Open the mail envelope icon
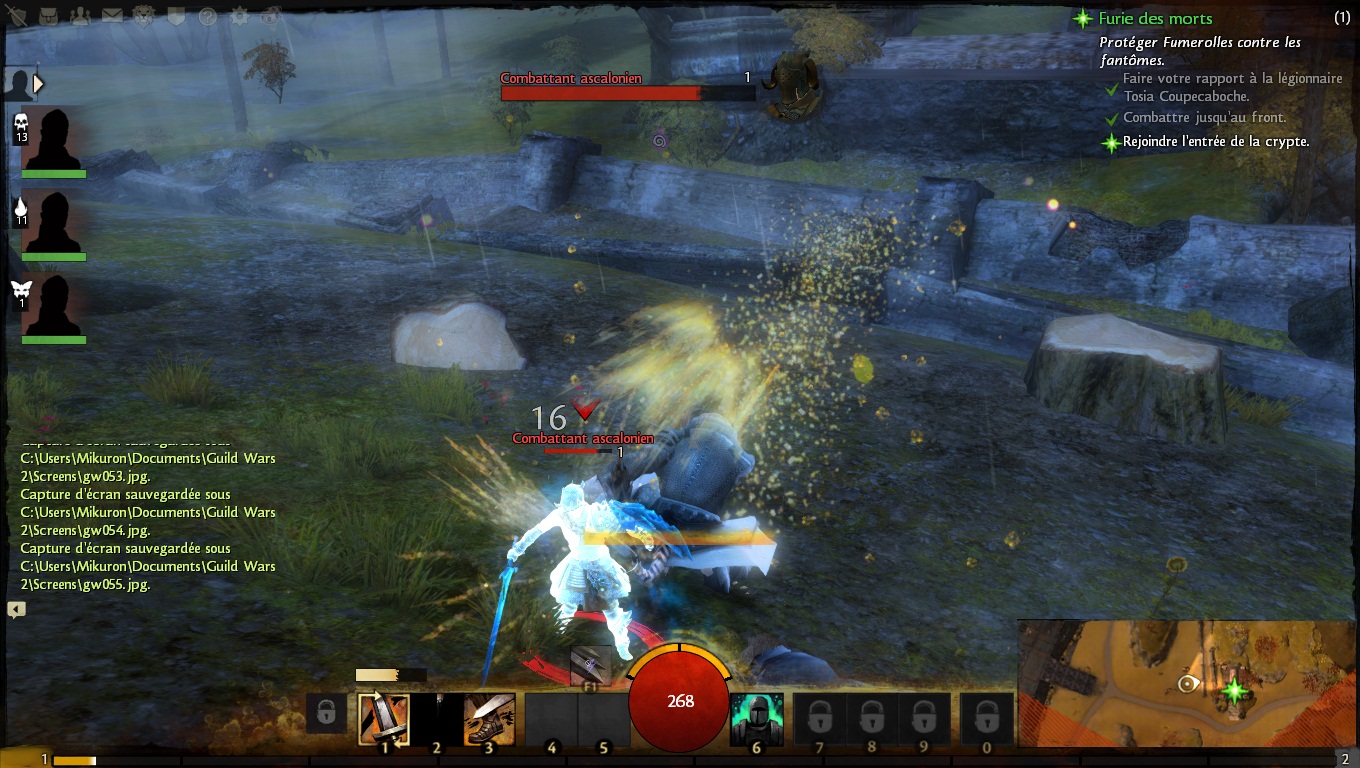Viewport: 1360px width, 768px height. (x=112, y=16)
